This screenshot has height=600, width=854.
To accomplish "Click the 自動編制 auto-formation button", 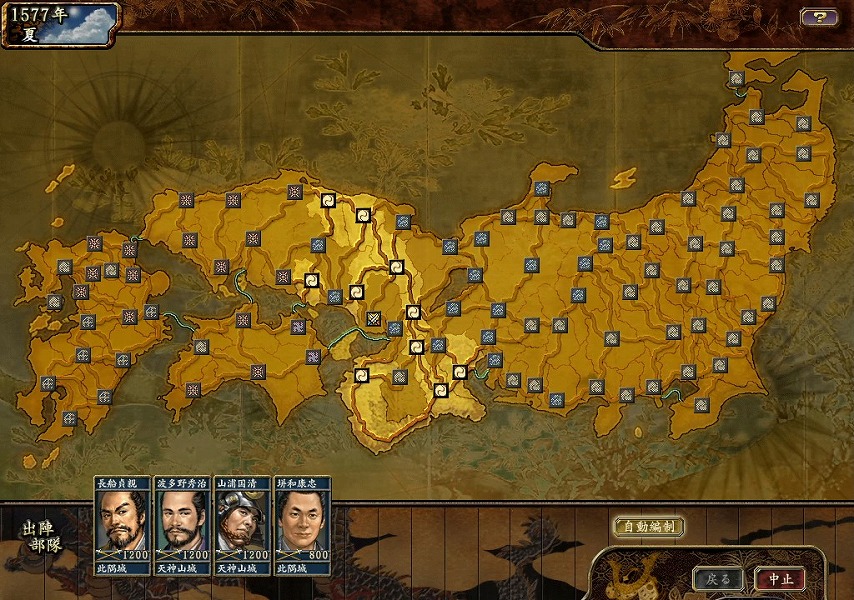I will (x=648, y=526).
